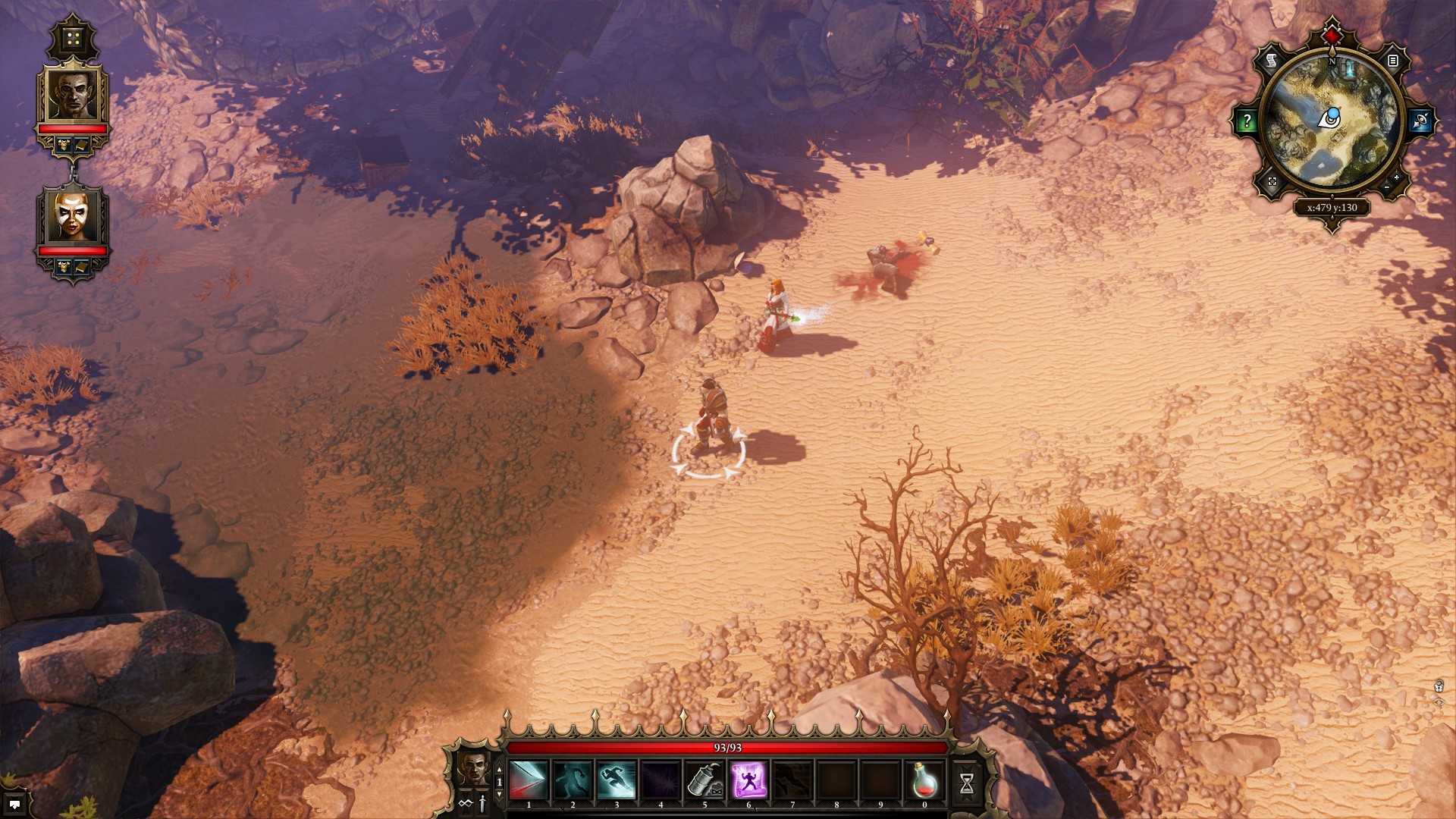Viewport: 1456px width, 819px height.
Task: Zoom in the minimap with plus button
Action: (x=1398, y=179)
